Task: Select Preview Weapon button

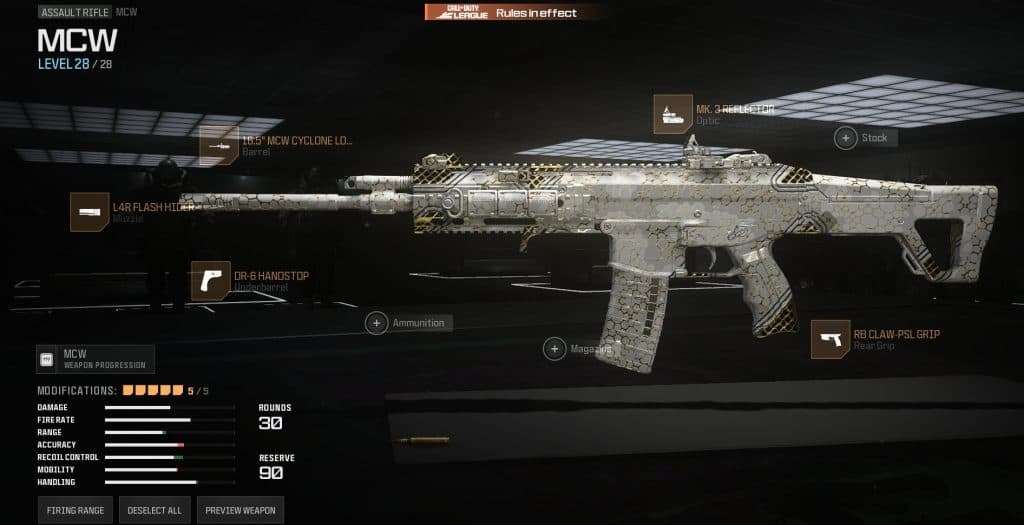Action: 240,510
